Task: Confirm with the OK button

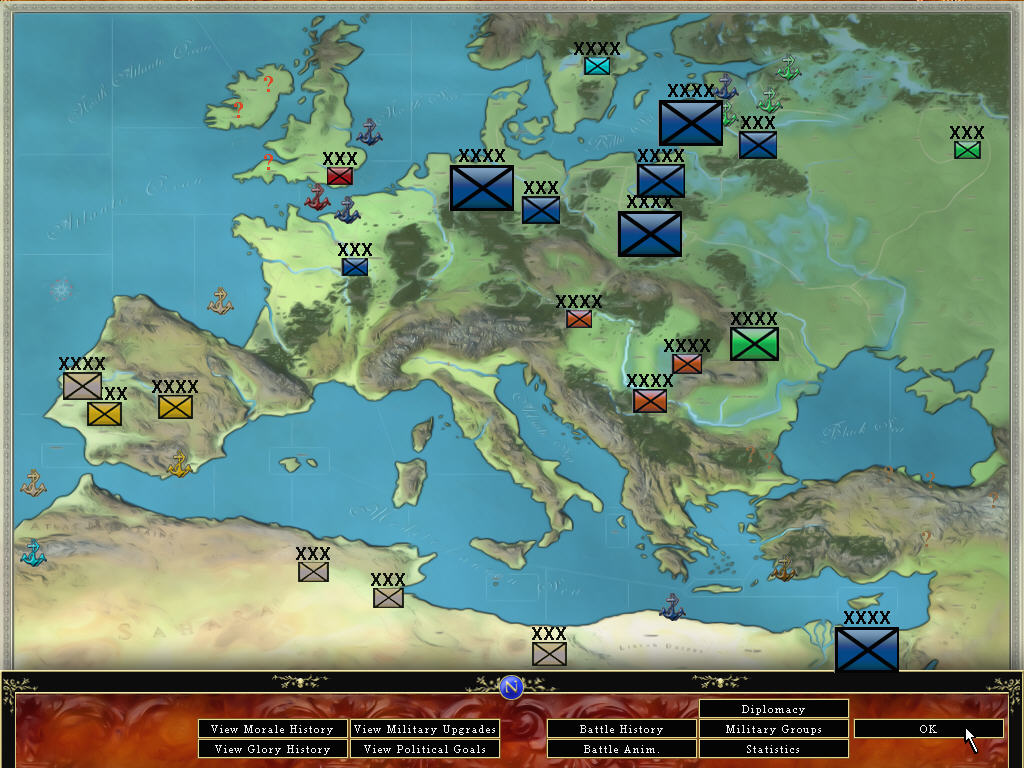Action: pyautogui.click(x=928, y=729)
